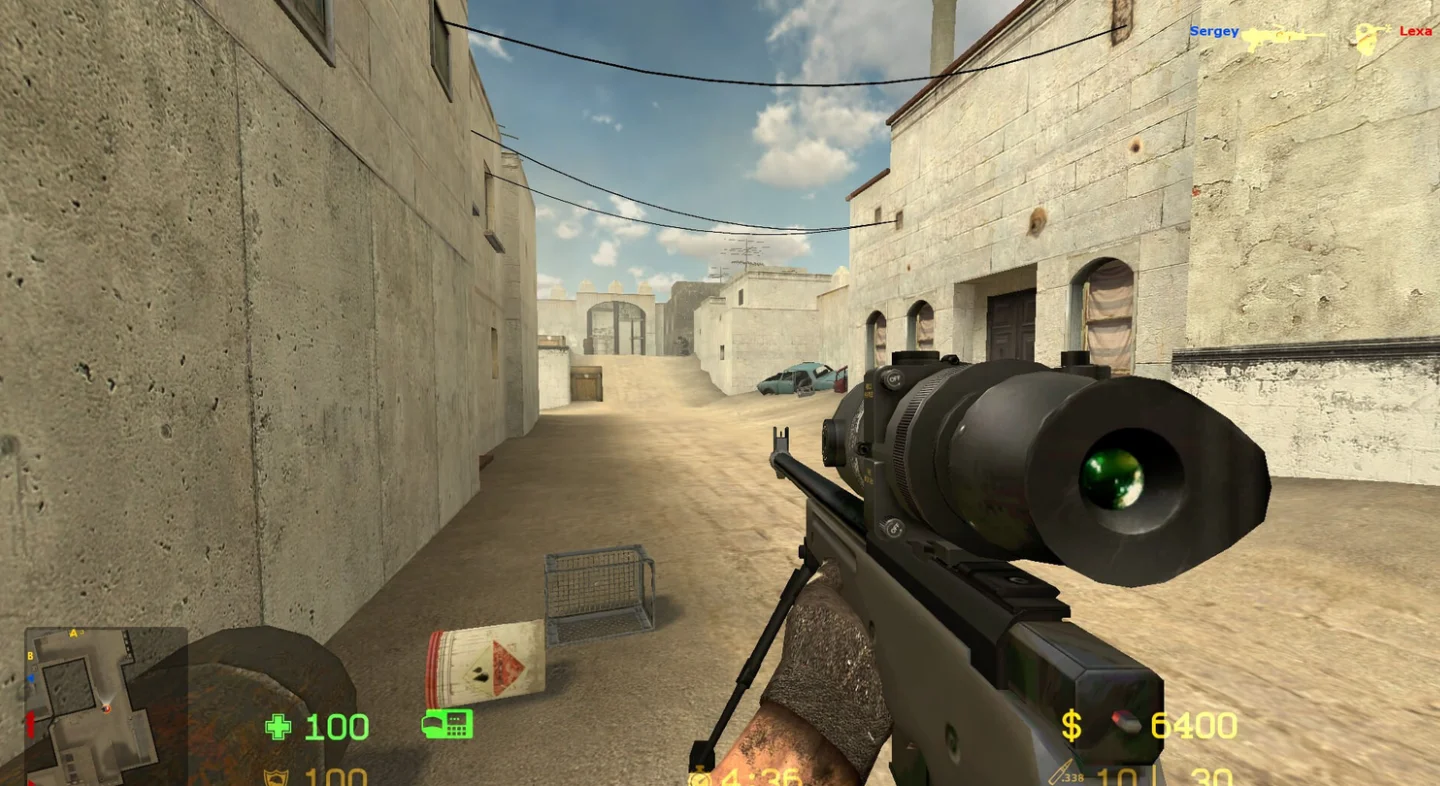Select Sergey's name in the kill feed
1440x786 pixels.
[x=1213, y=32]
